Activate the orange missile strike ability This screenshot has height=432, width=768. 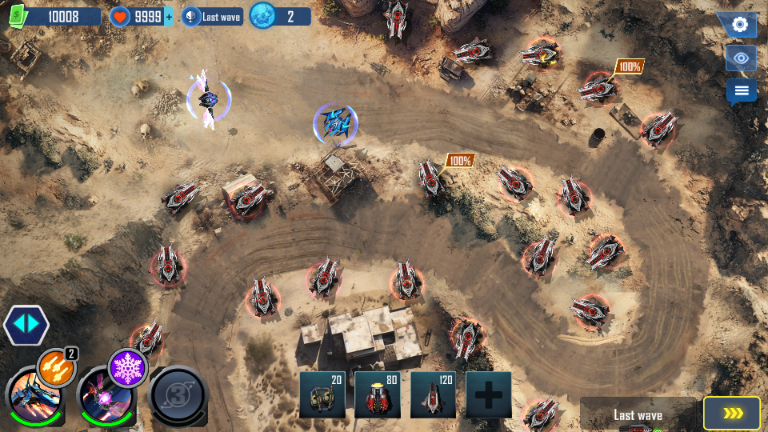[55, 367]
